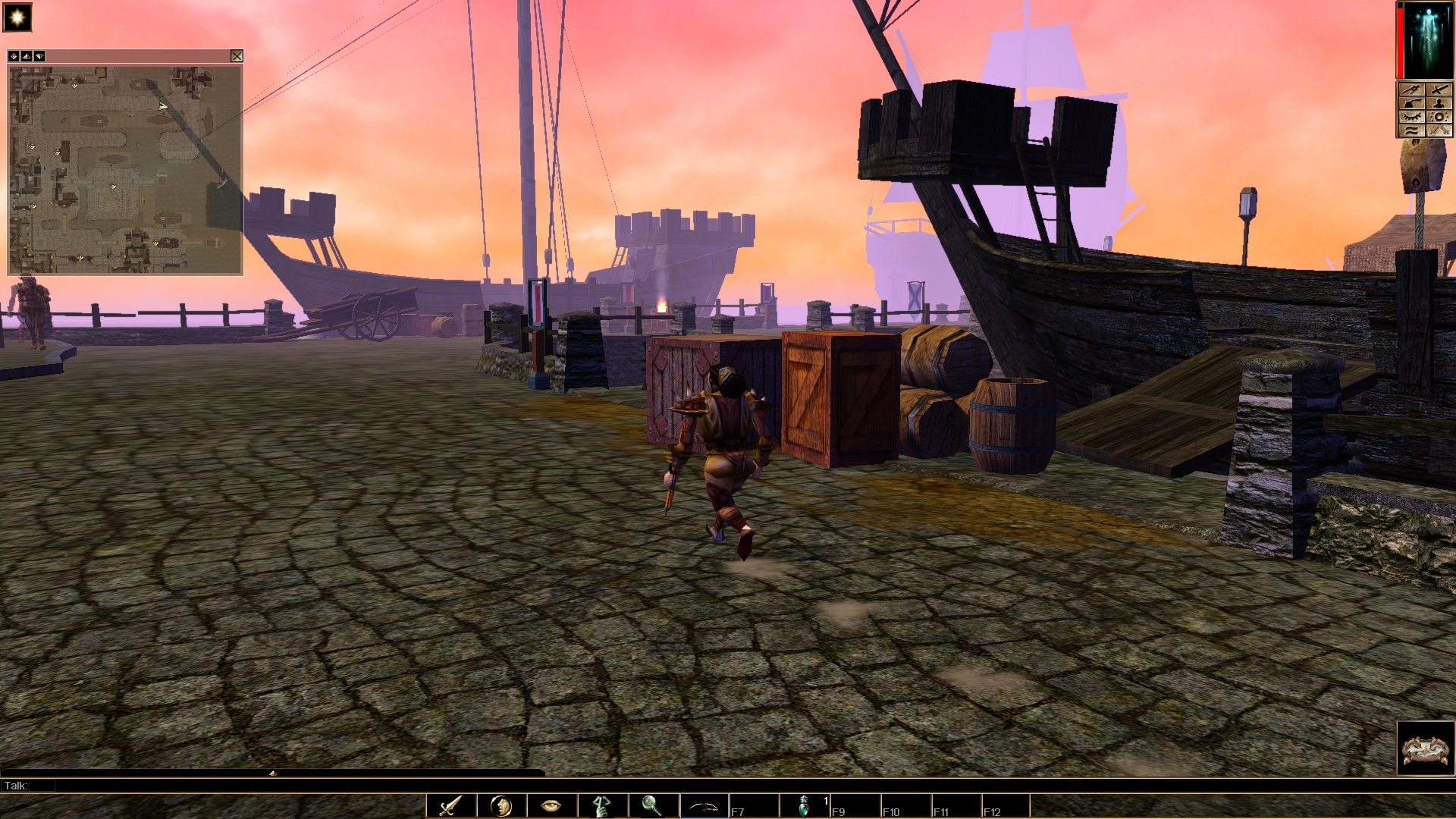Toggle the dual-swords combat mode icon
1456x819 pixels.
click(1439, 130)
